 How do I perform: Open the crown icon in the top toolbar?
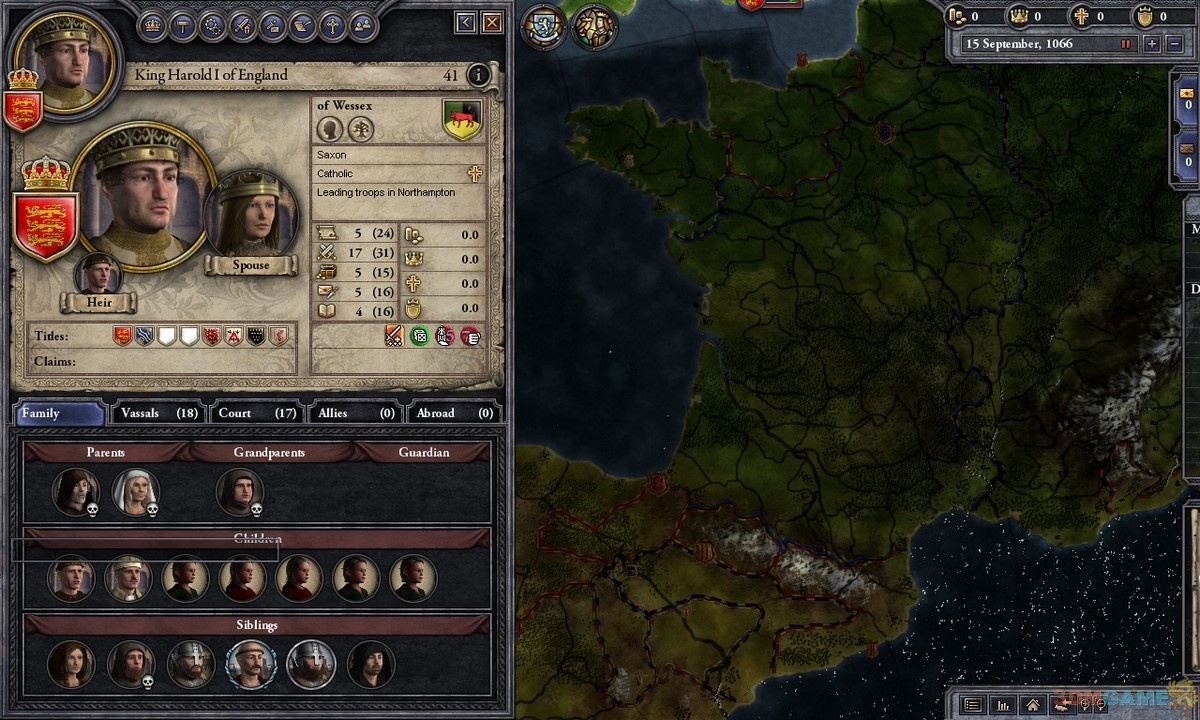click(x=152, y=26)
